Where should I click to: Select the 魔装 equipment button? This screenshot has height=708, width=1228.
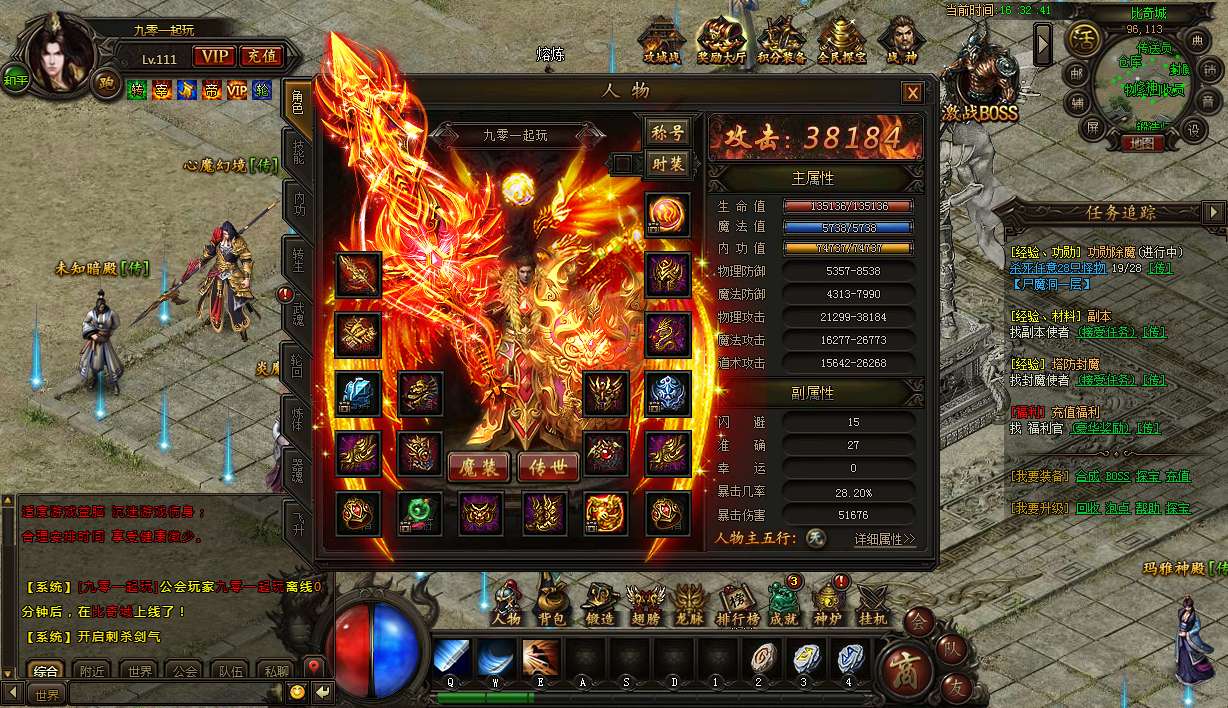pyautogui.click(x=478, y=466)
